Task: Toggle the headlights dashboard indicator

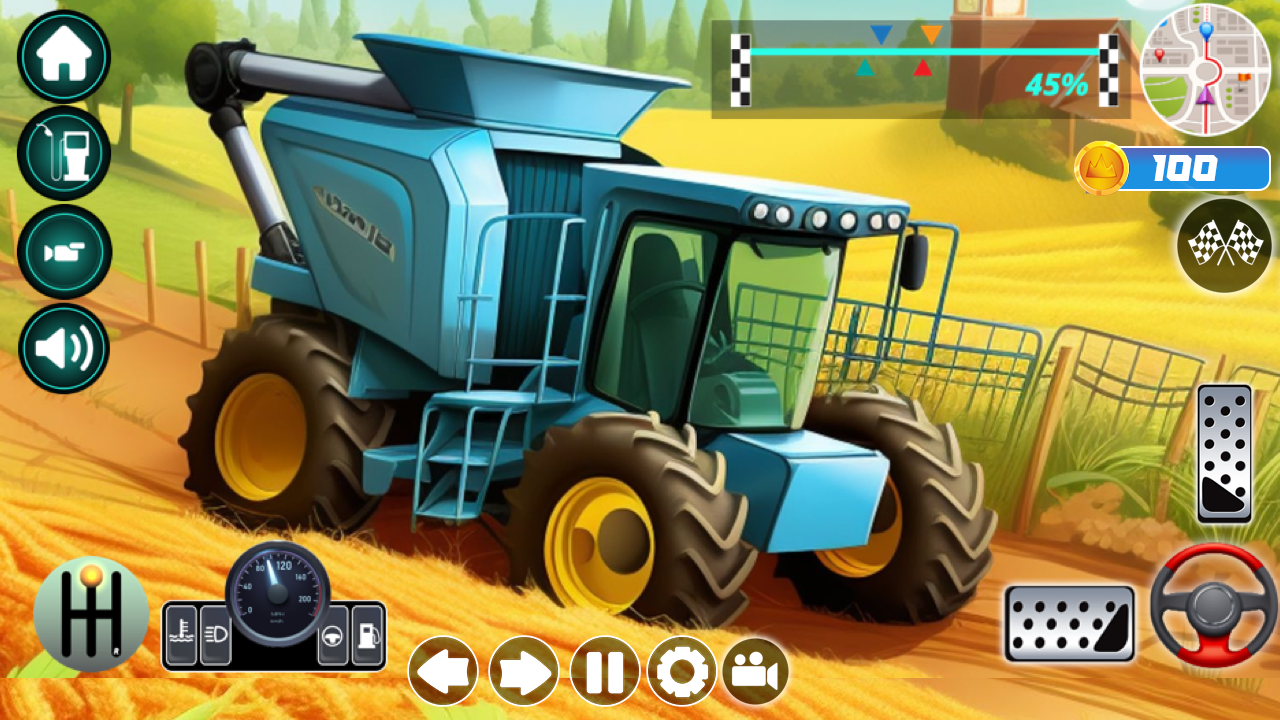Action: (x=215, y=635)
